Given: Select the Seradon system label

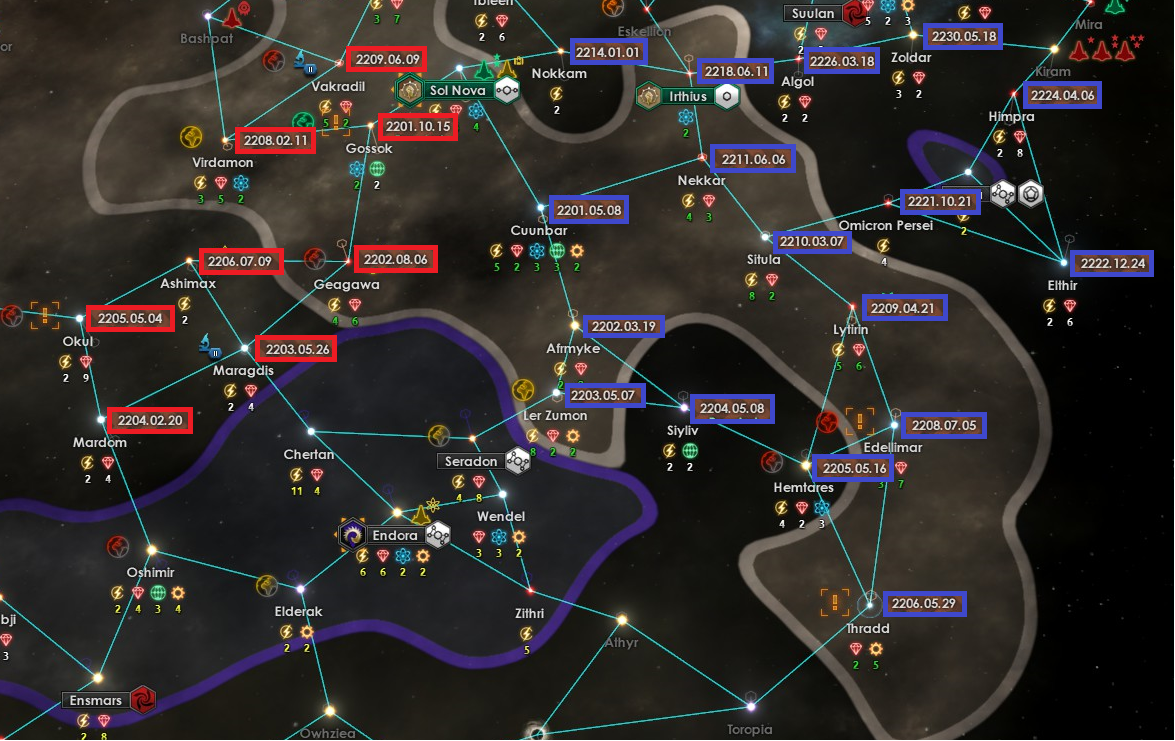Looking at the screenshot, I should pos(469,462).
